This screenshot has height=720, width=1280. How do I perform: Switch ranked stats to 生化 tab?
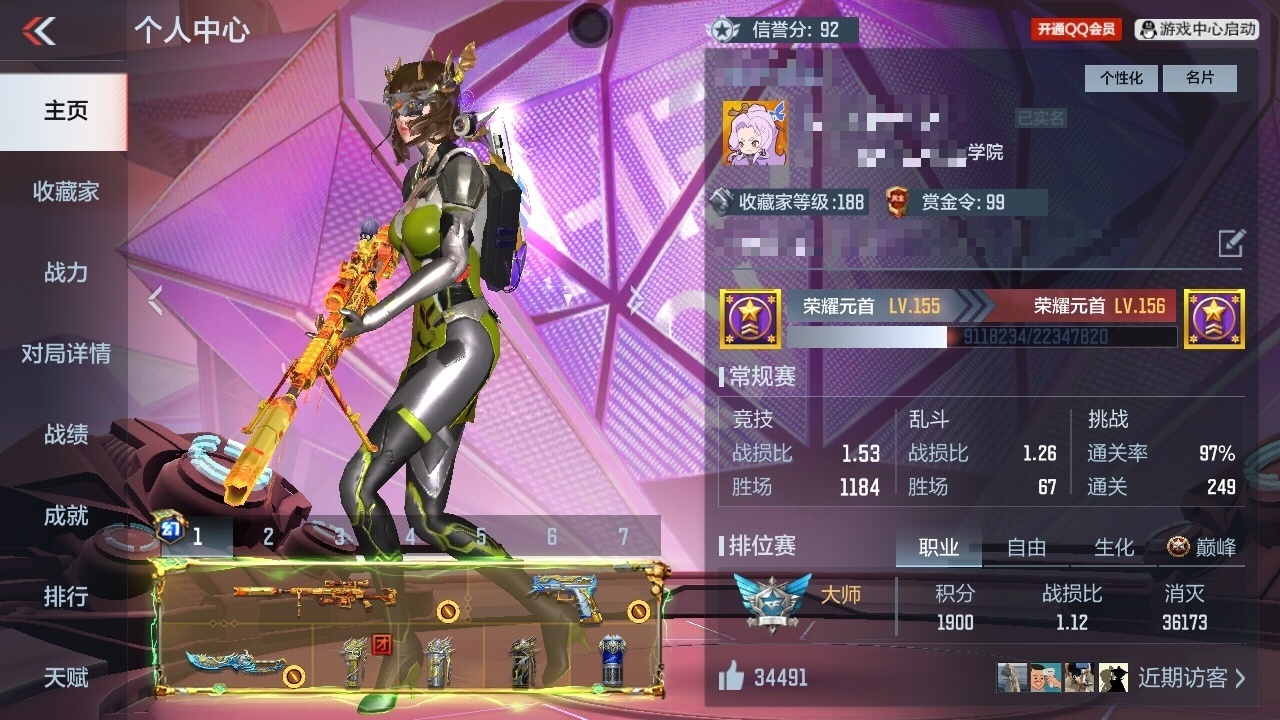click(x=1114, y=547)
